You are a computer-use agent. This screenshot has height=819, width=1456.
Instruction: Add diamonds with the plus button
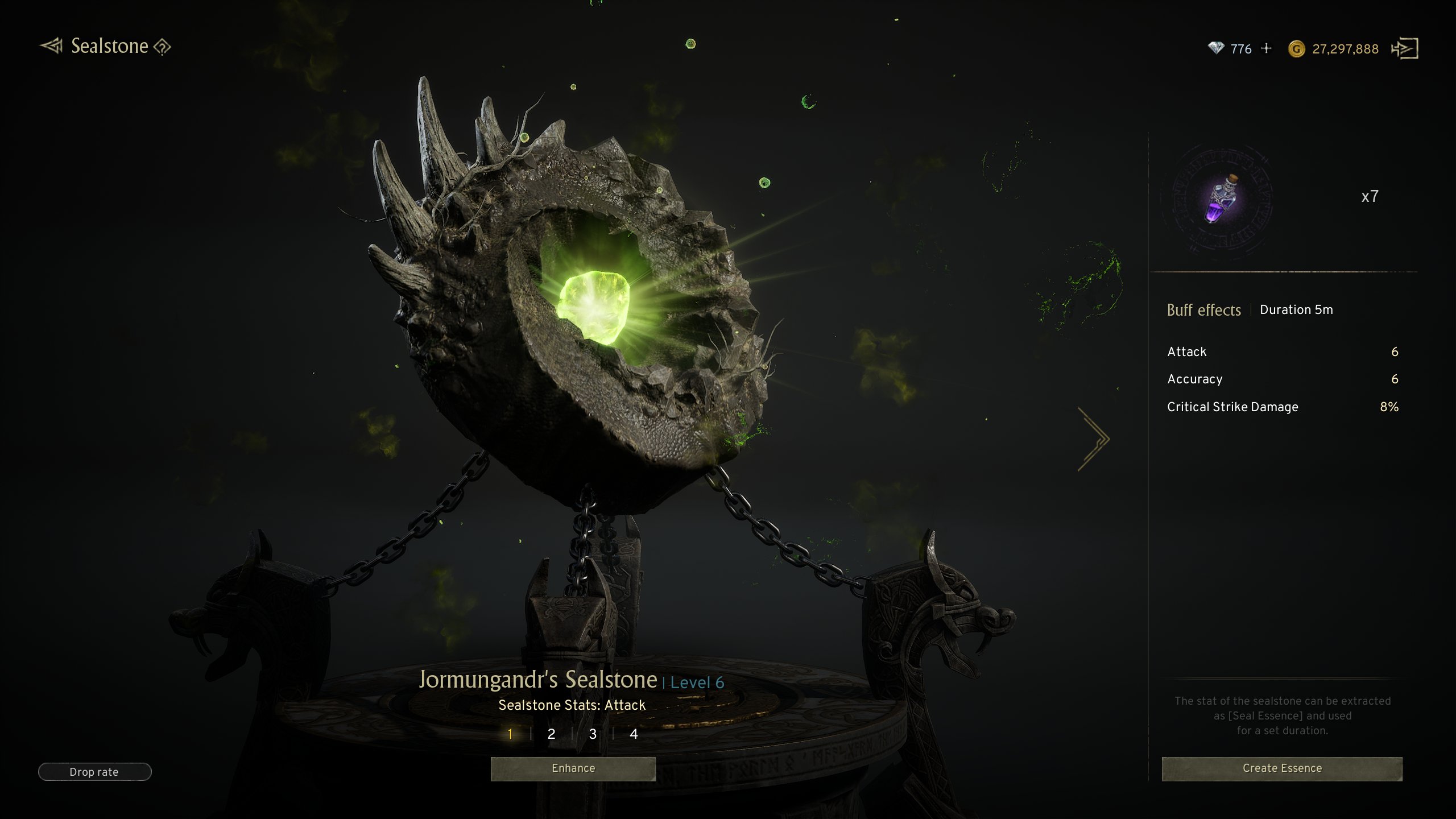tap(1266, 49)
